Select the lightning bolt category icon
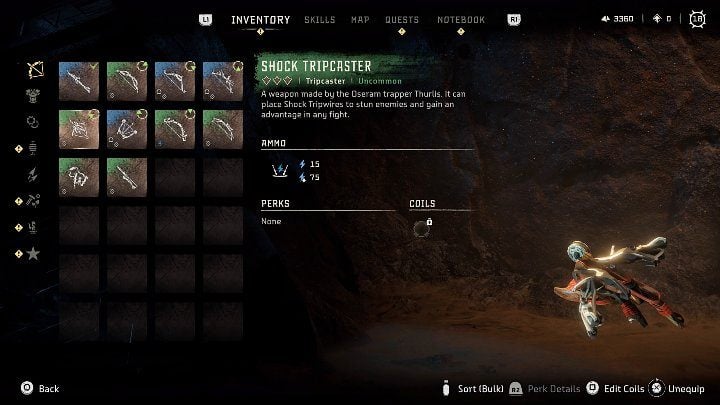Viewport: 720px width, 405px height. pyautogui.click(x=33, y=175)
